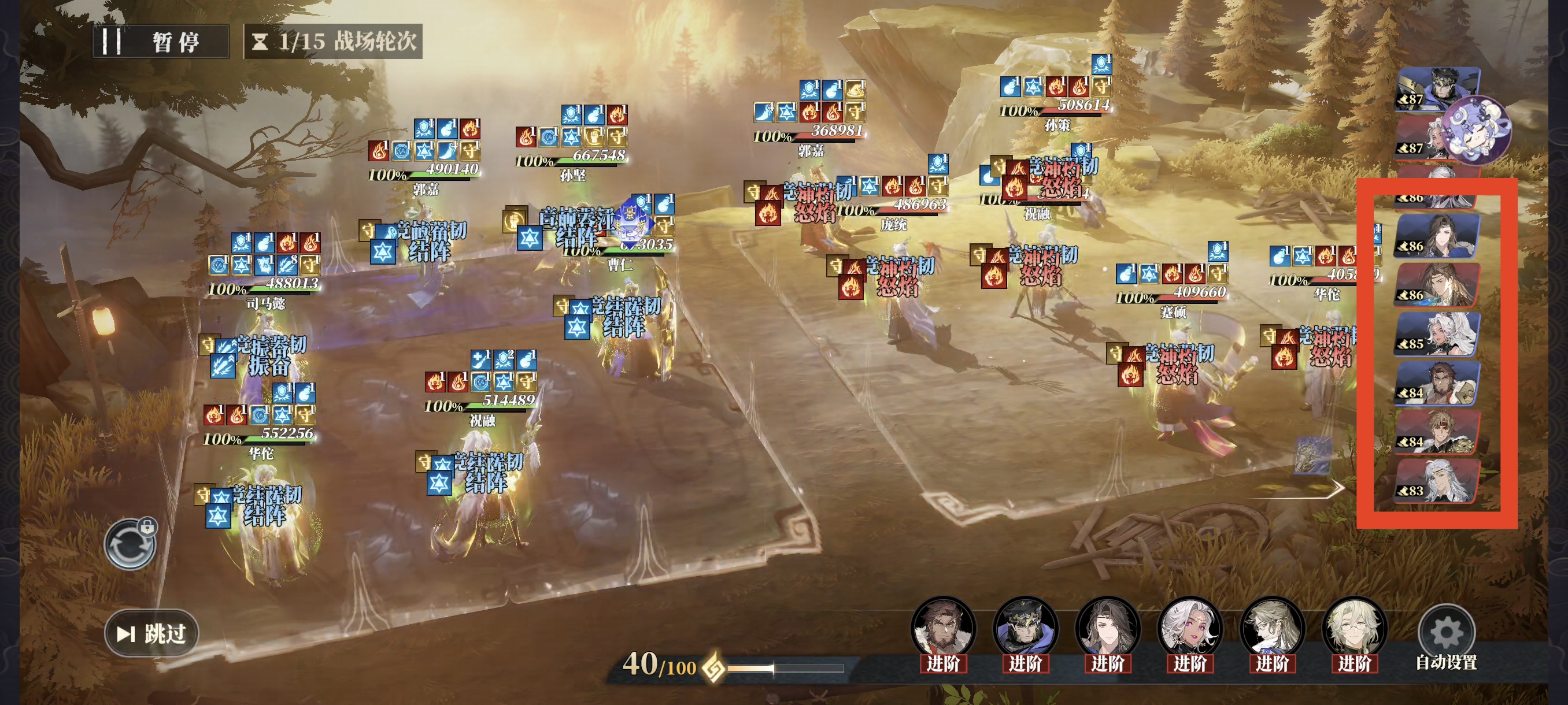Skip the battle using 跳过

click(151, 633)
